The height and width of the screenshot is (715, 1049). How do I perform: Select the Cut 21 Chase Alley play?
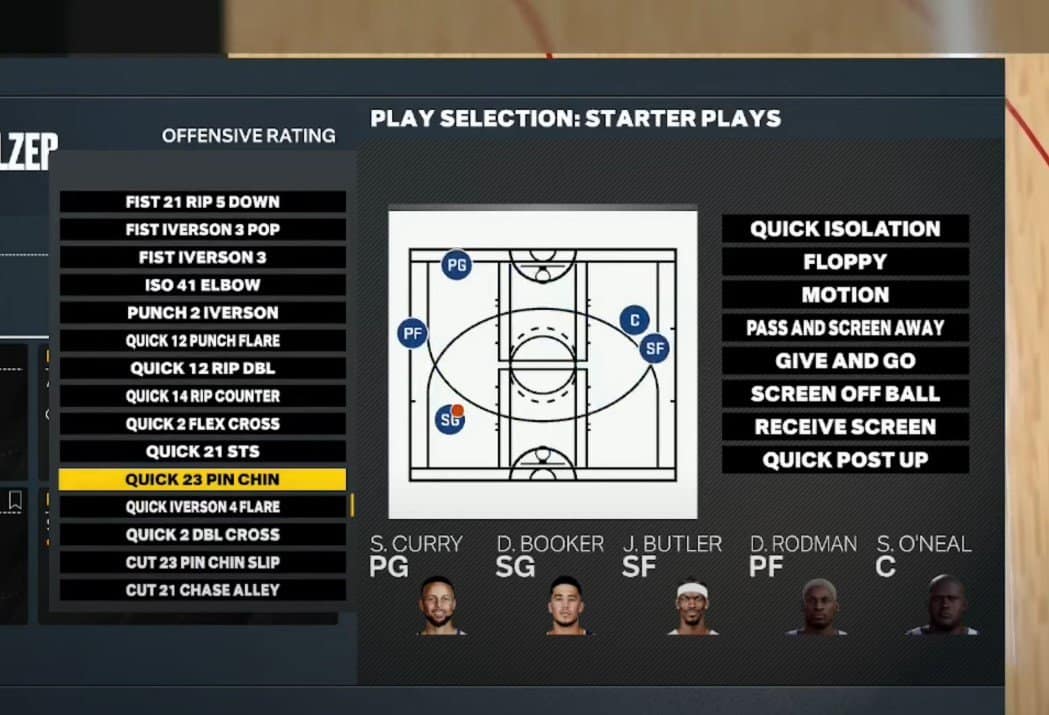click(x=202, y=590)
